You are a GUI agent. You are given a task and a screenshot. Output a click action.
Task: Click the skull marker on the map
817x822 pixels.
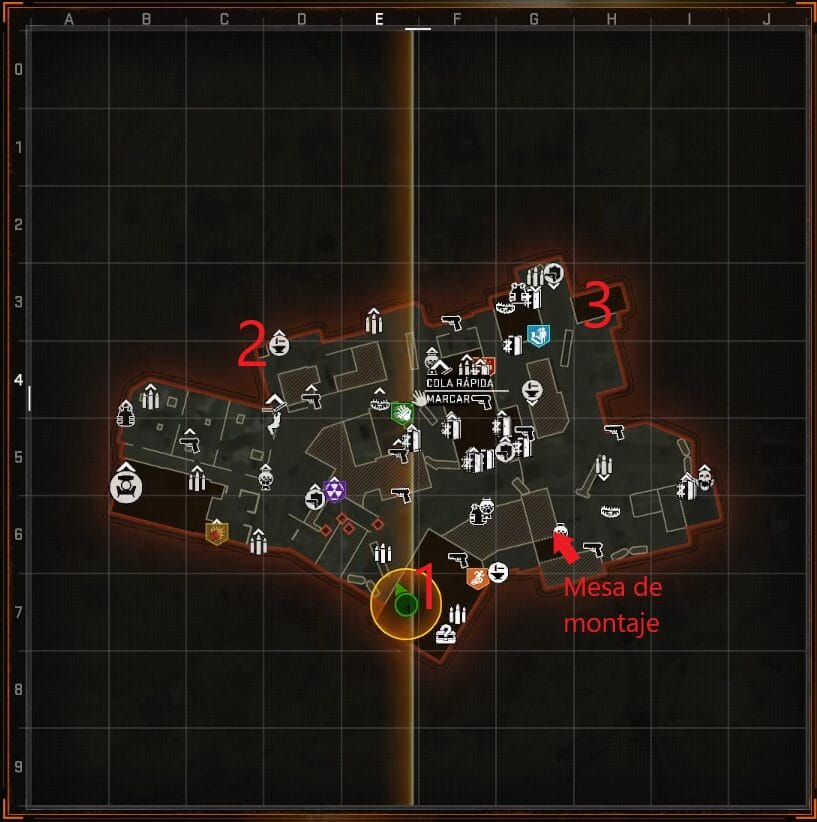[705, 478]
